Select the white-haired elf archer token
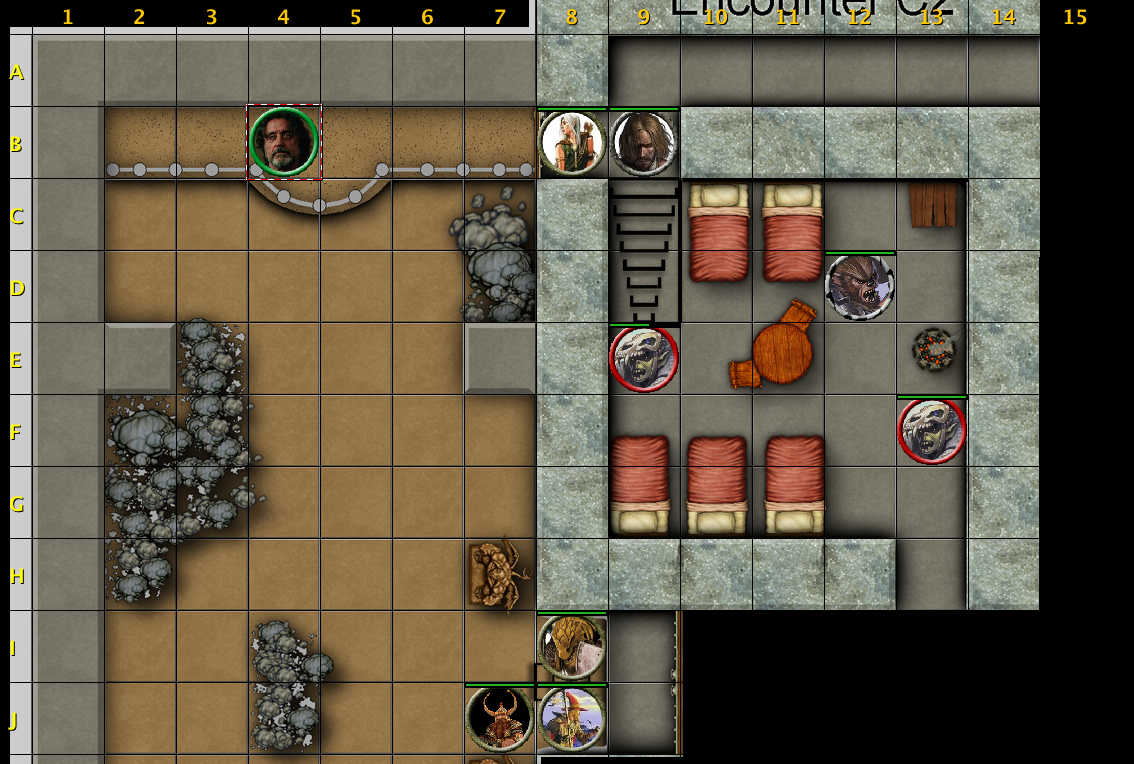 [572, 143]
